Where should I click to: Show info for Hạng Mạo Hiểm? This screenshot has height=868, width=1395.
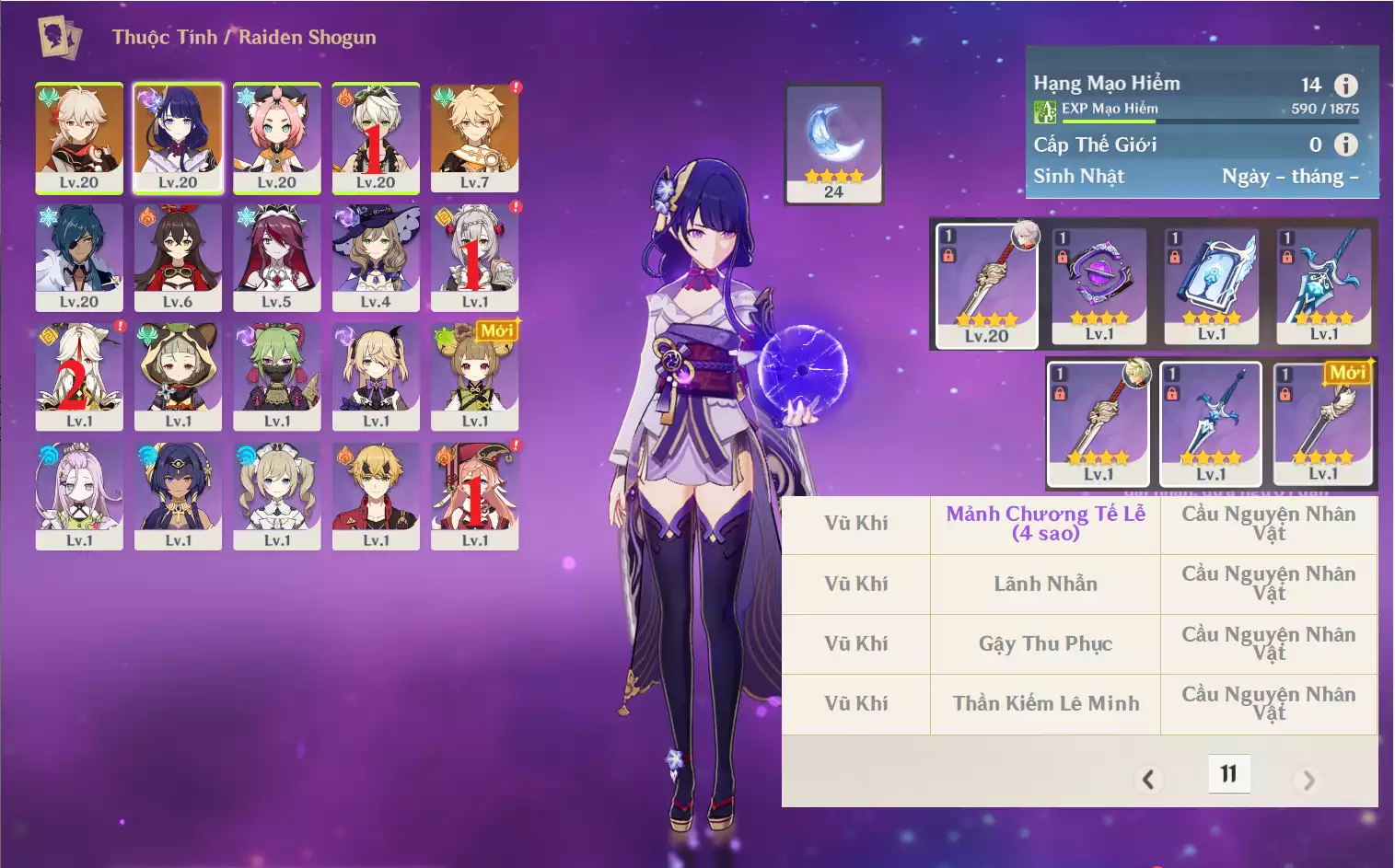coord(1346,86)
